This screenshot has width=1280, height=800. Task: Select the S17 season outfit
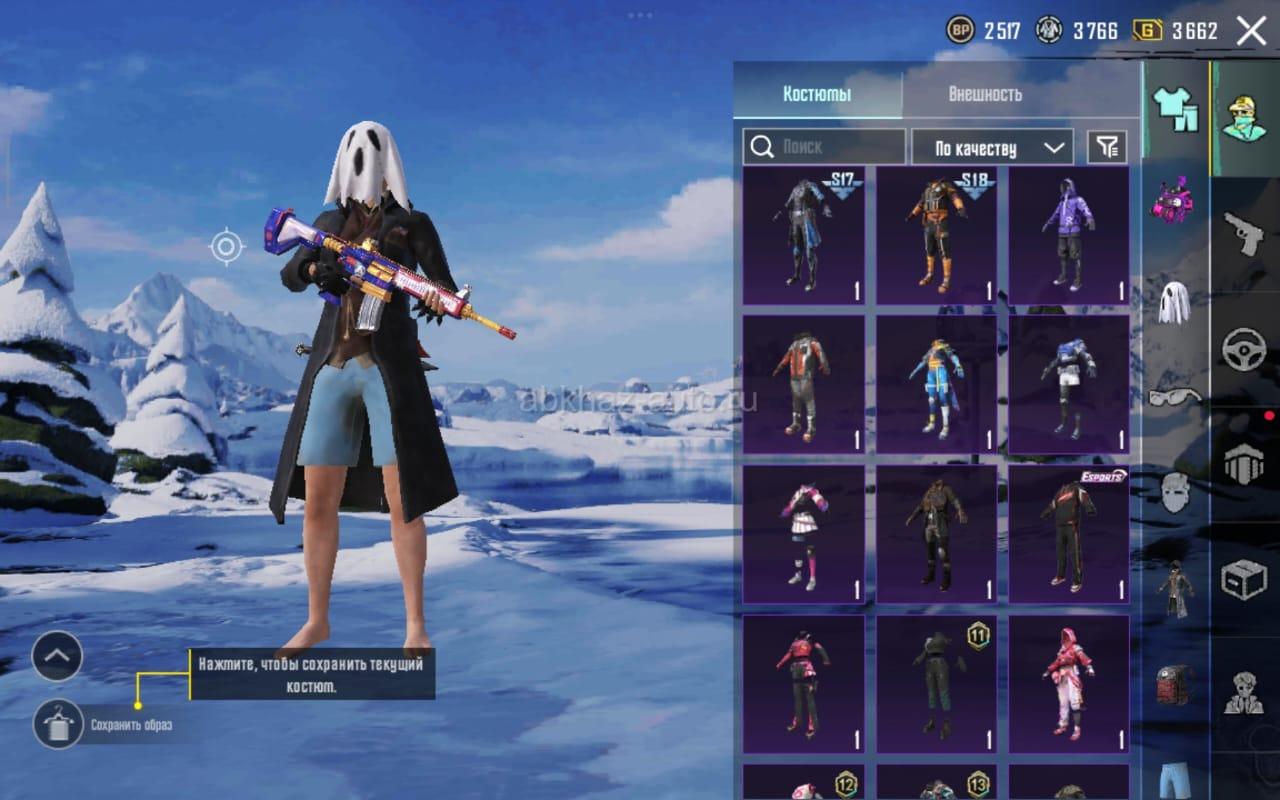pos(804,236)
